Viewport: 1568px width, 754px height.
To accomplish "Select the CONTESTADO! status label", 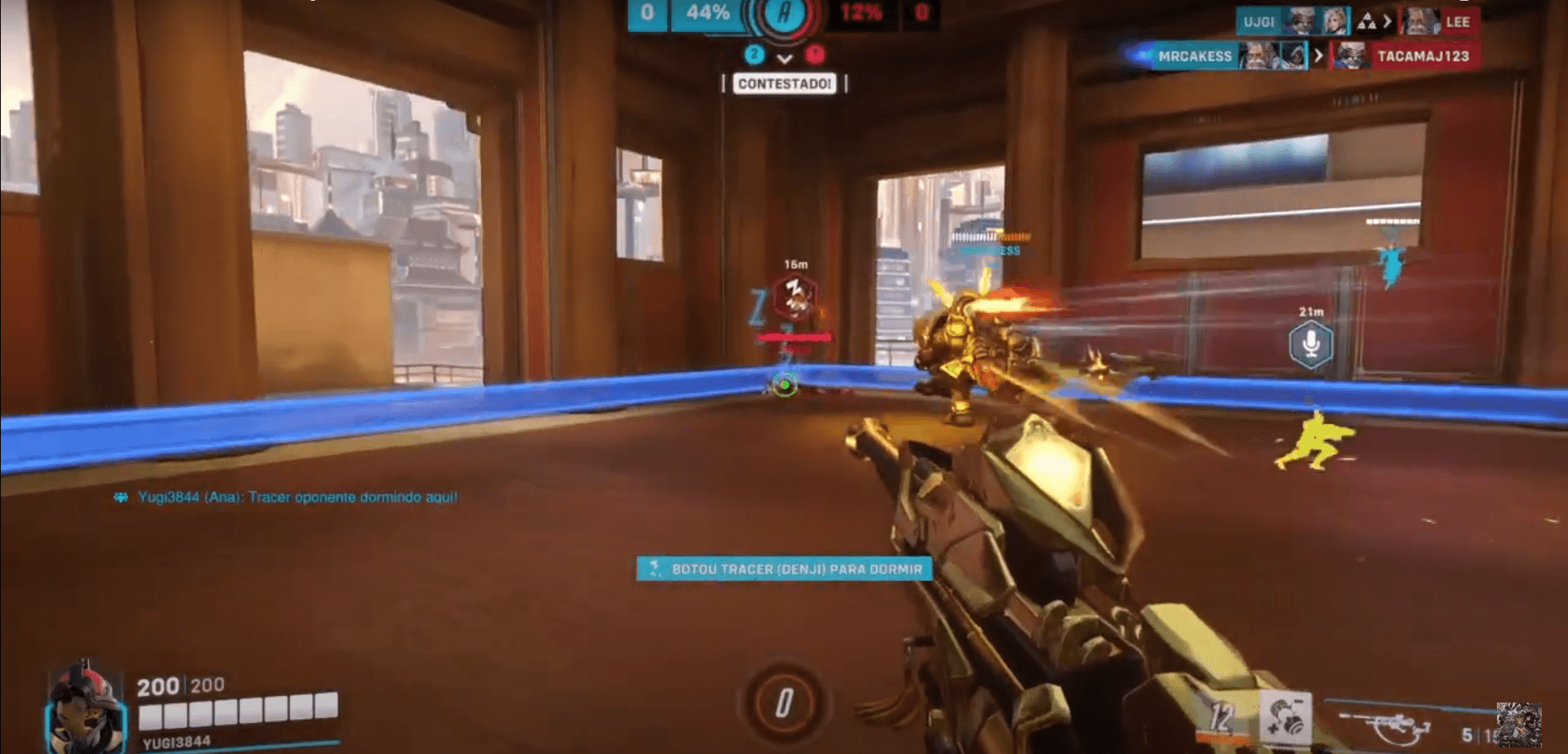I will click(x=785, y=84).
